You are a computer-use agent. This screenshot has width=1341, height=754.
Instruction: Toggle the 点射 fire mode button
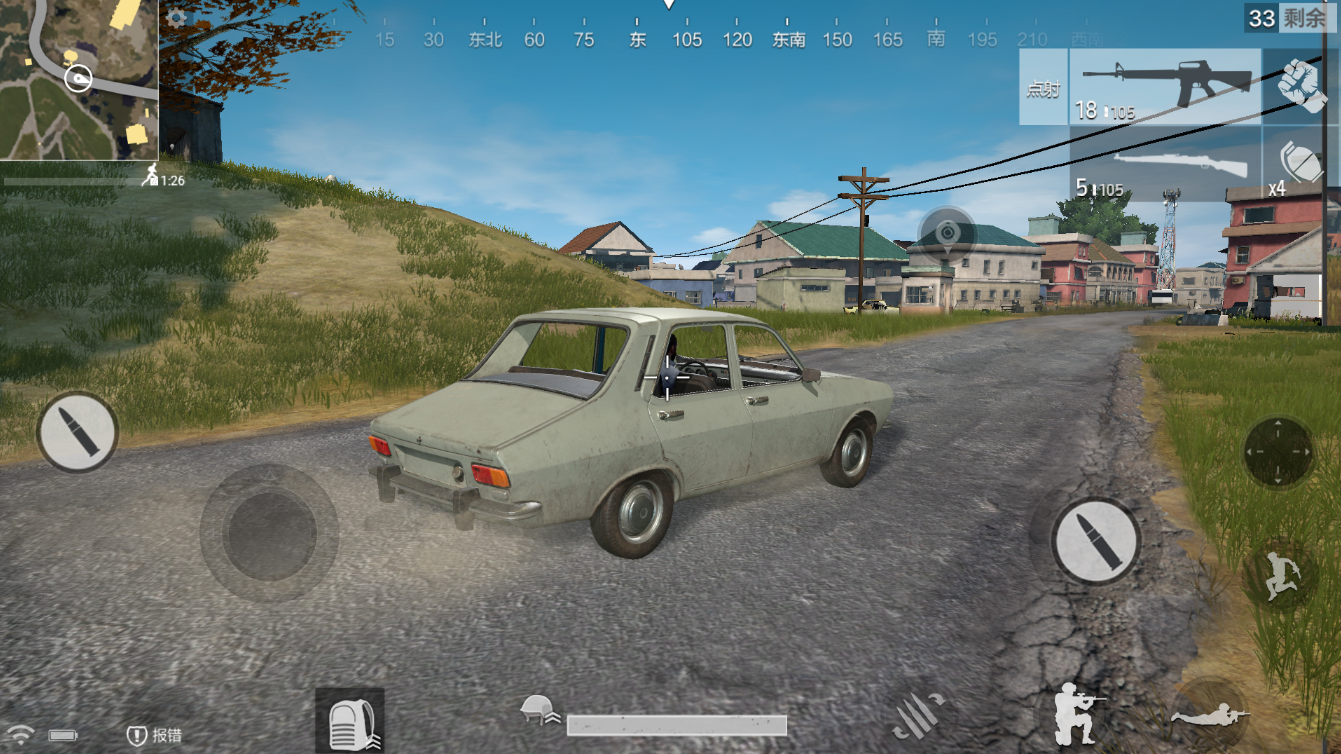(1043, 89)
